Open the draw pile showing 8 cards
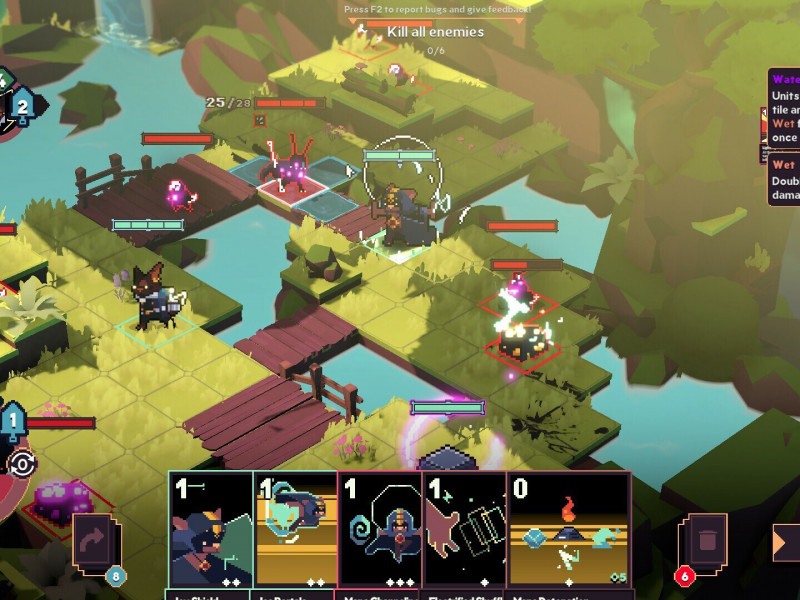800x600 pixels. click(97, 547)
